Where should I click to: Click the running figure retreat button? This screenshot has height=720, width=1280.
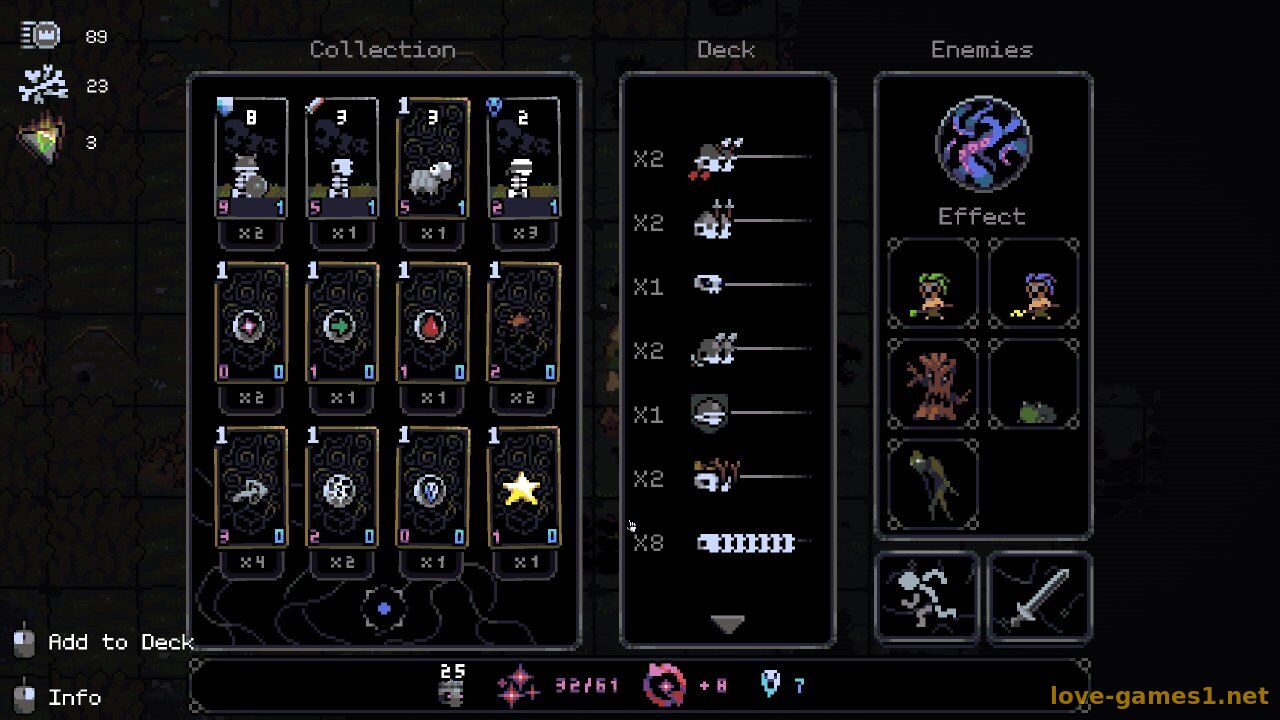[x=927, y=597]
